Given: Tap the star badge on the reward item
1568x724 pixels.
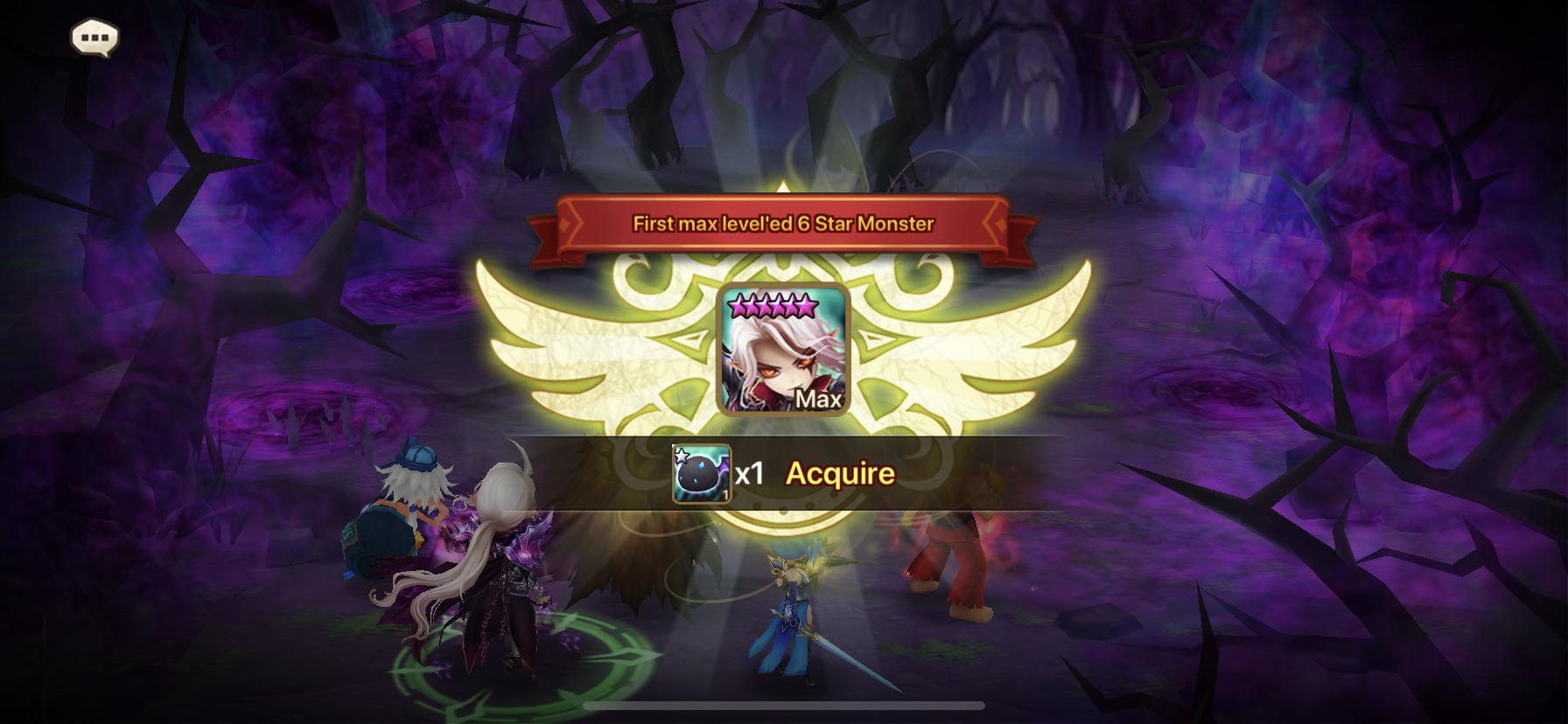Looking at the screenshot, I should pyautogui.click(x=682, y=454).
